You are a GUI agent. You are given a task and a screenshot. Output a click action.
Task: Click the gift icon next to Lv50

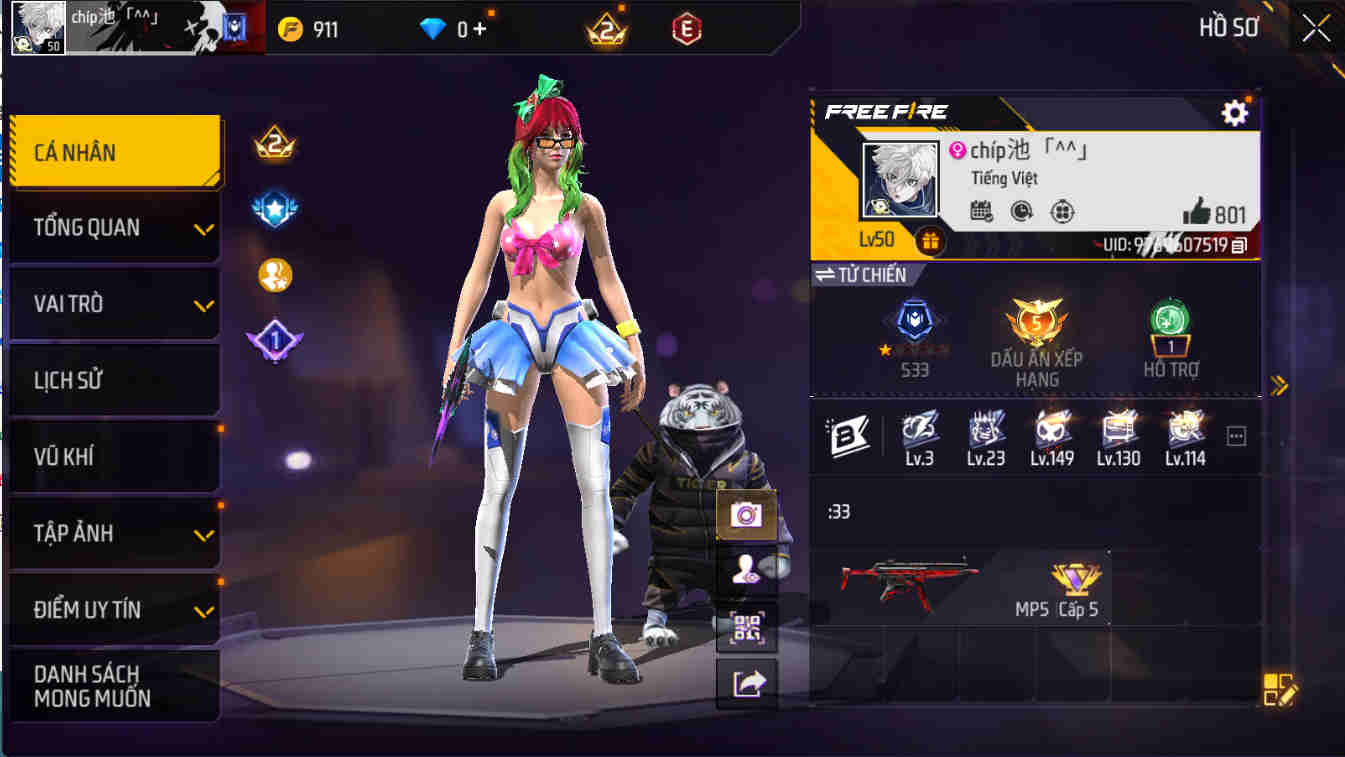[x=931, y=242]
